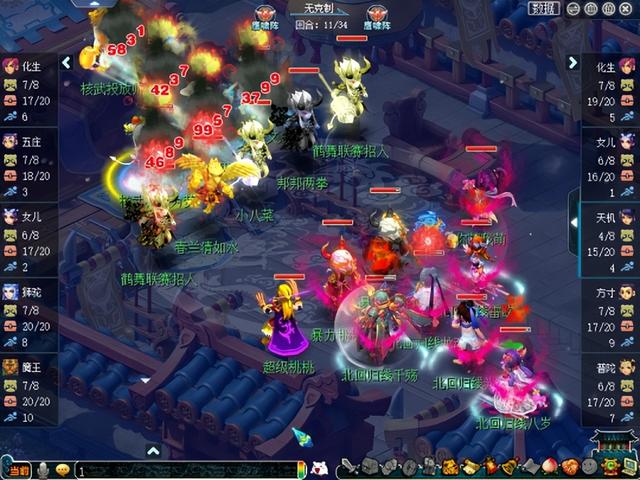Select the 化生 row in the left team list
The image size is (640, 480).
[28, 88]
